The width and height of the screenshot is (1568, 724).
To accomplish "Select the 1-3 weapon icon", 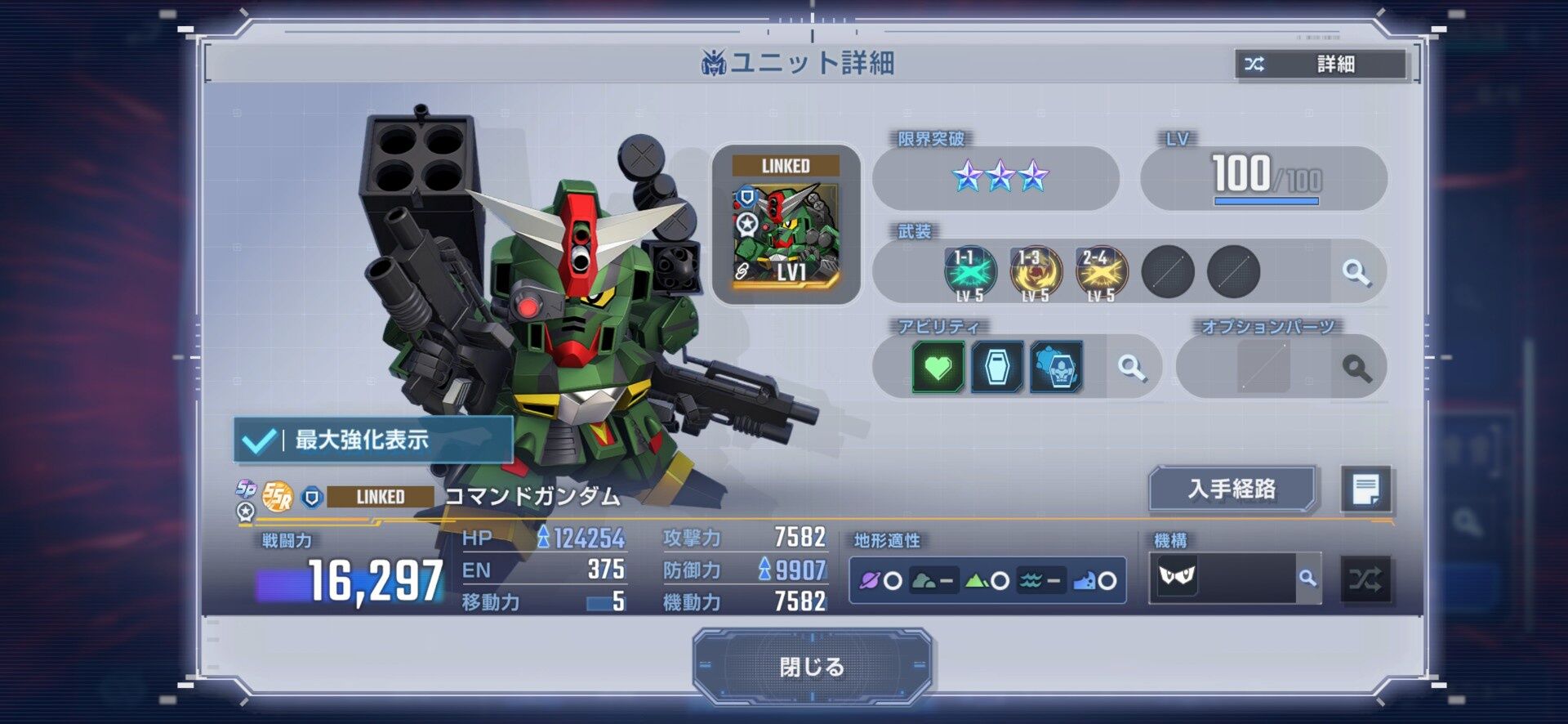I will point(1036,272).
